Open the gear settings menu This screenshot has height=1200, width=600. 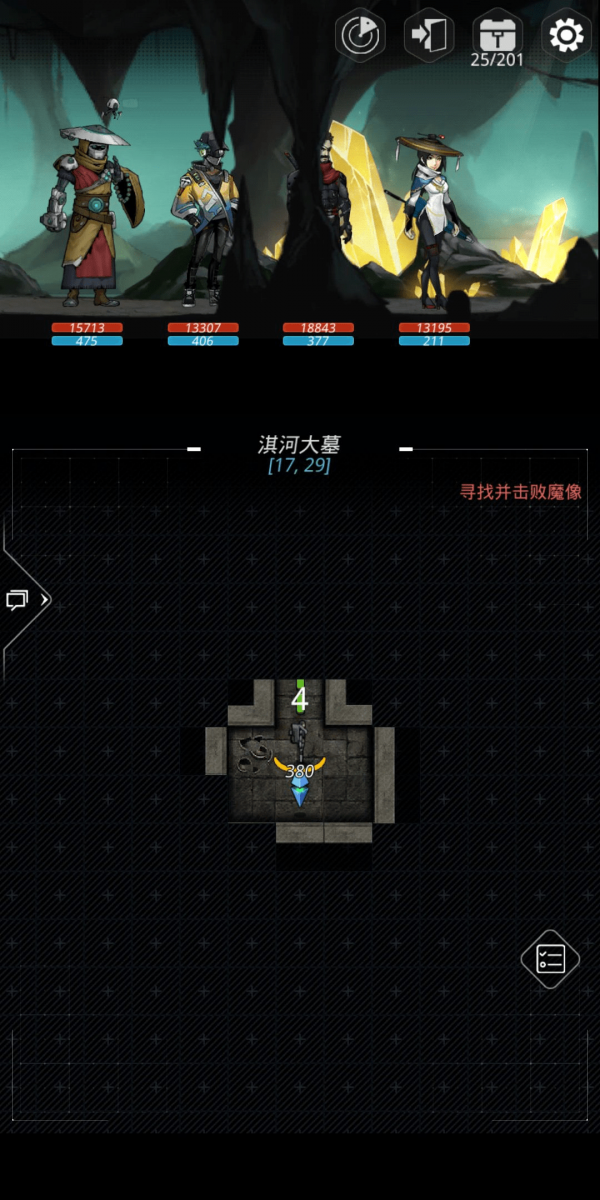click(566, 36)
